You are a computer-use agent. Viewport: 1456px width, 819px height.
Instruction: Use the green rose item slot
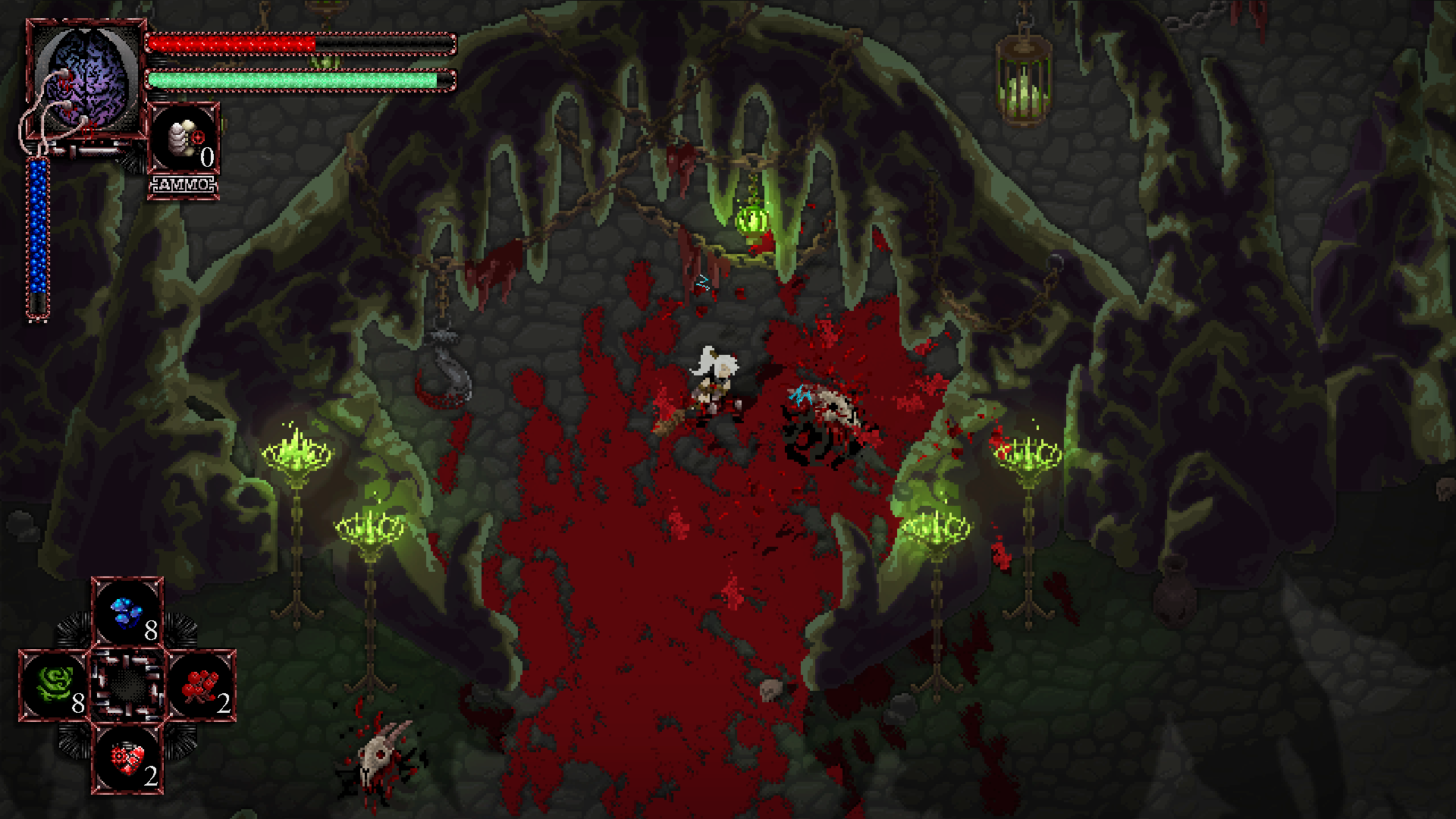55,685
